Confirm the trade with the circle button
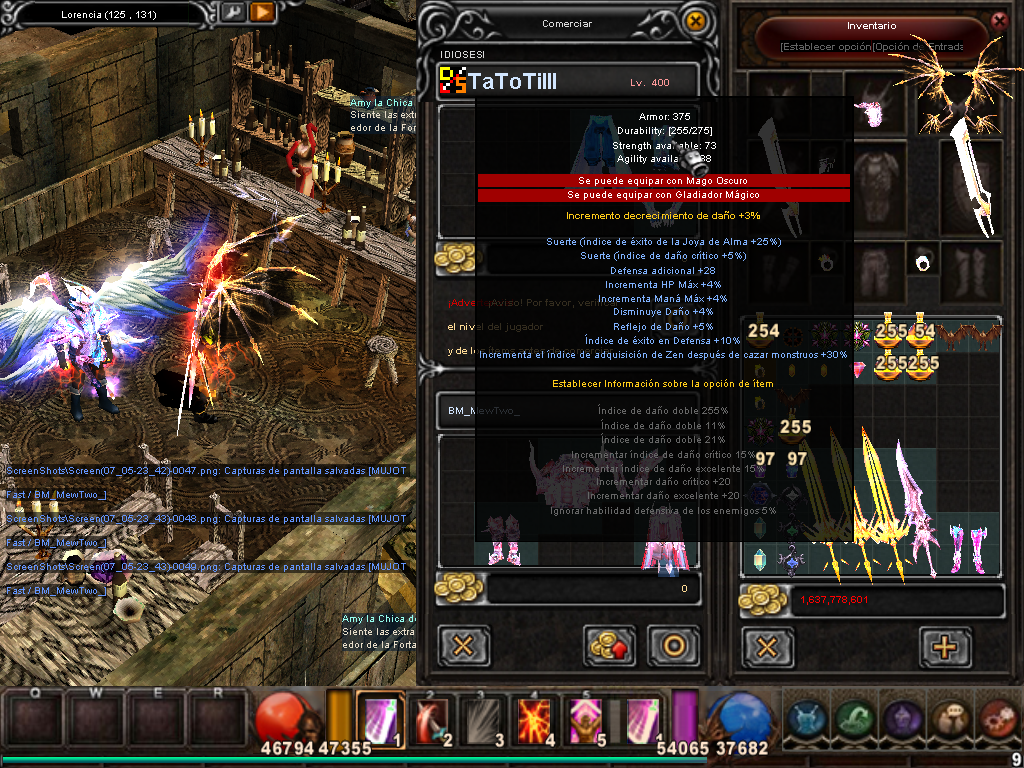This screenshot has height=768, width=1024. [673, 646]
